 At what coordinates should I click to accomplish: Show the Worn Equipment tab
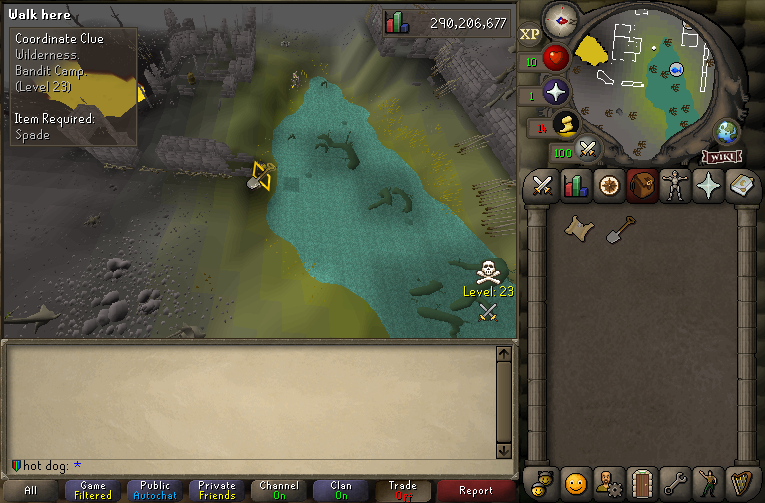676,186
